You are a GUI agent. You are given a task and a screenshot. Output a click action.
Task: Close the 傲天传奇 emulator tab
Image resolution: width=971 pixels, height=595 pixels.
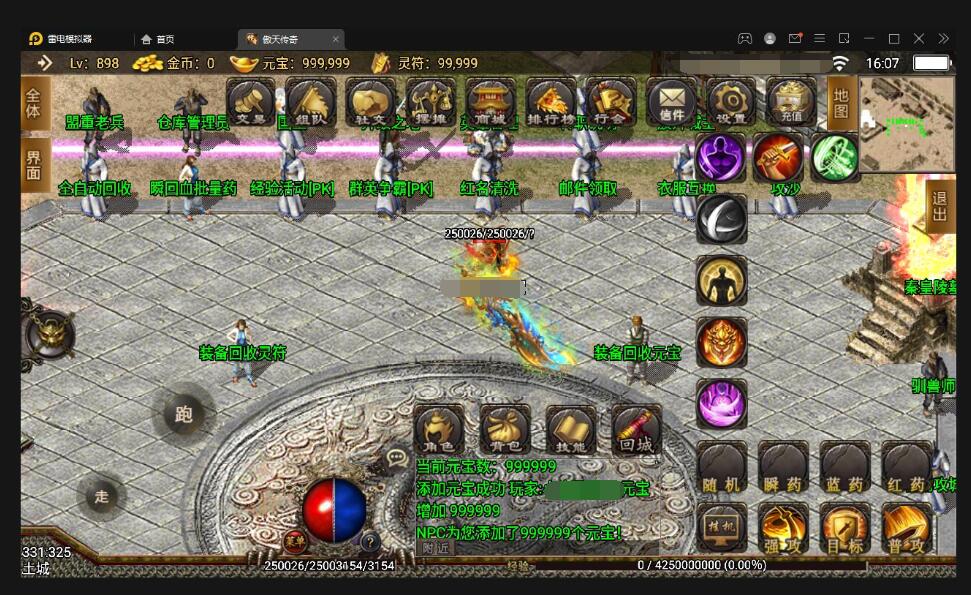[336, 39]
